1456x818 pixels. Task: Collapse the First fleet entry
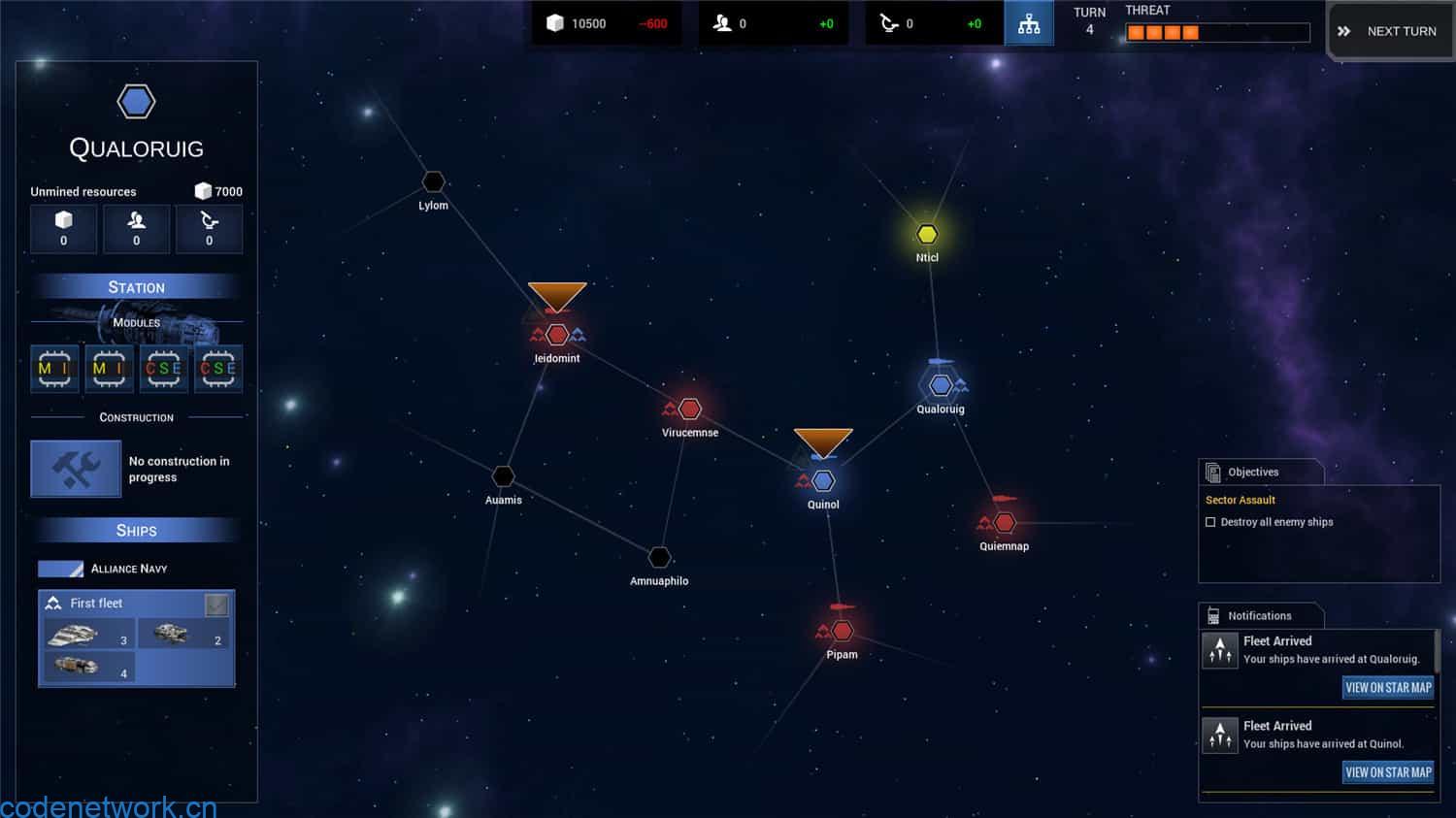97,603
